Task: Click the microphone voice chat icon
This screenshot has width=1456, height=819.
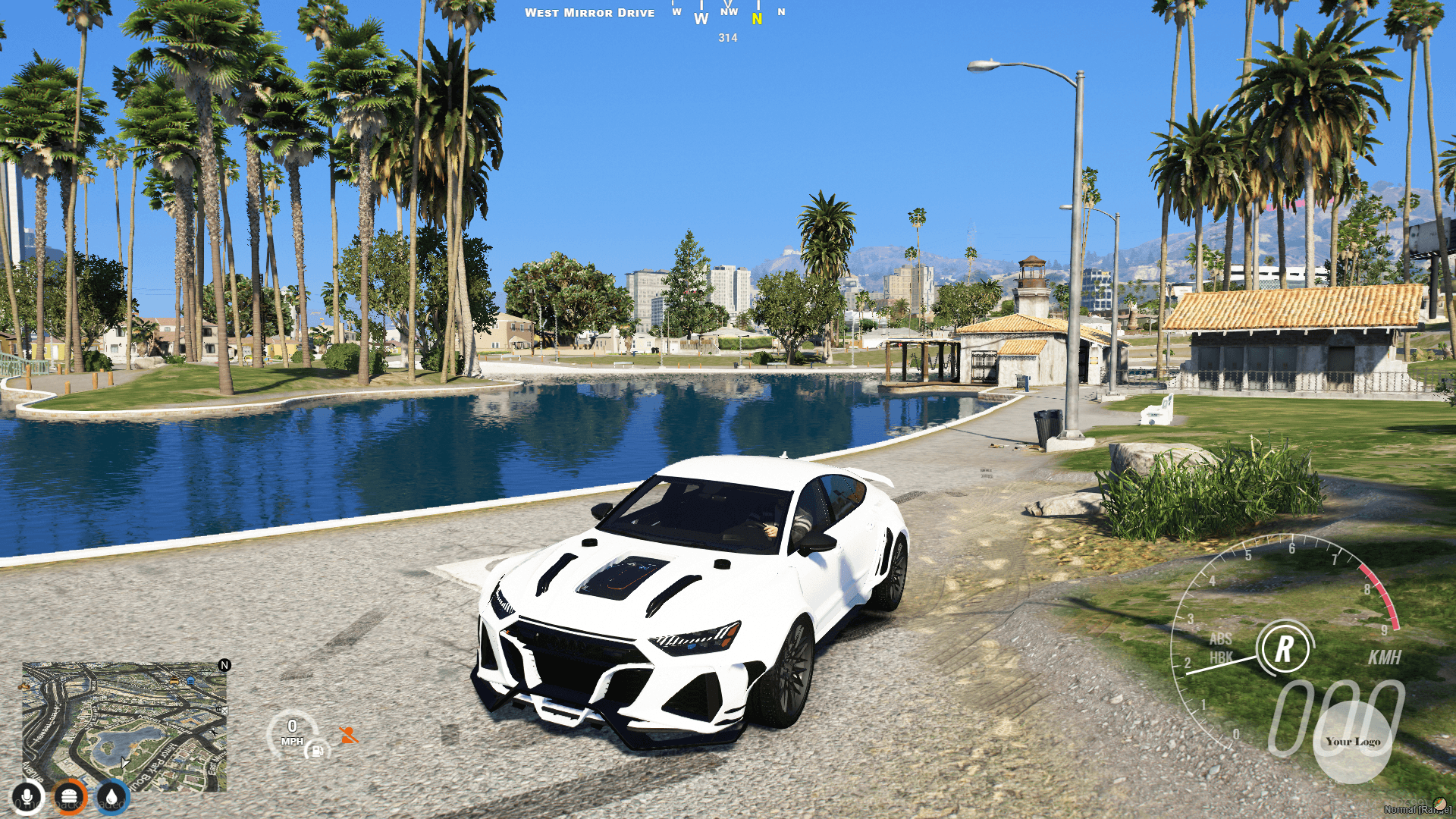Action: tap(27, 798)
